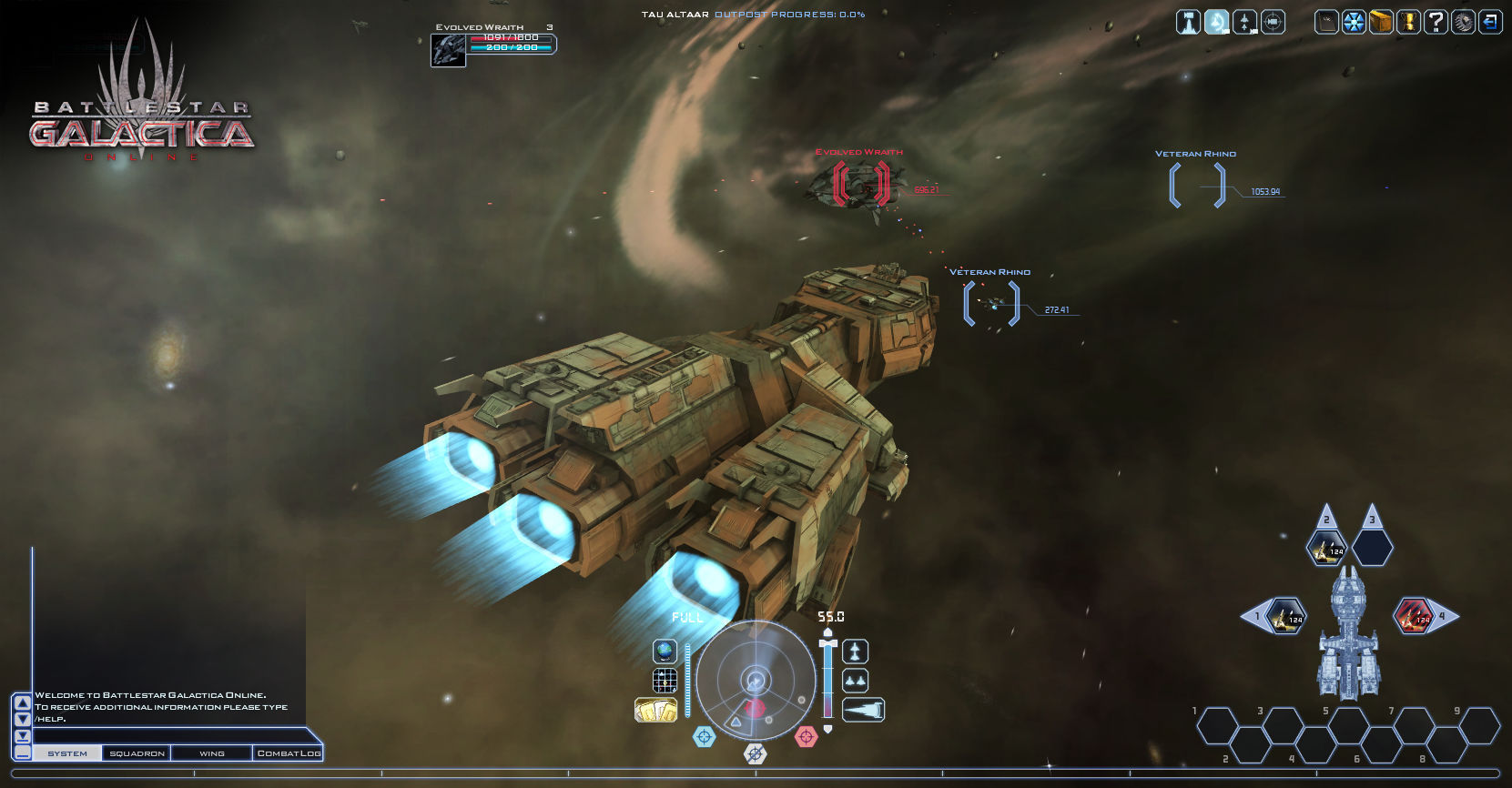1512x788 pixels.
Task: Open the sector grid map icon
Action: coord(665,681)
